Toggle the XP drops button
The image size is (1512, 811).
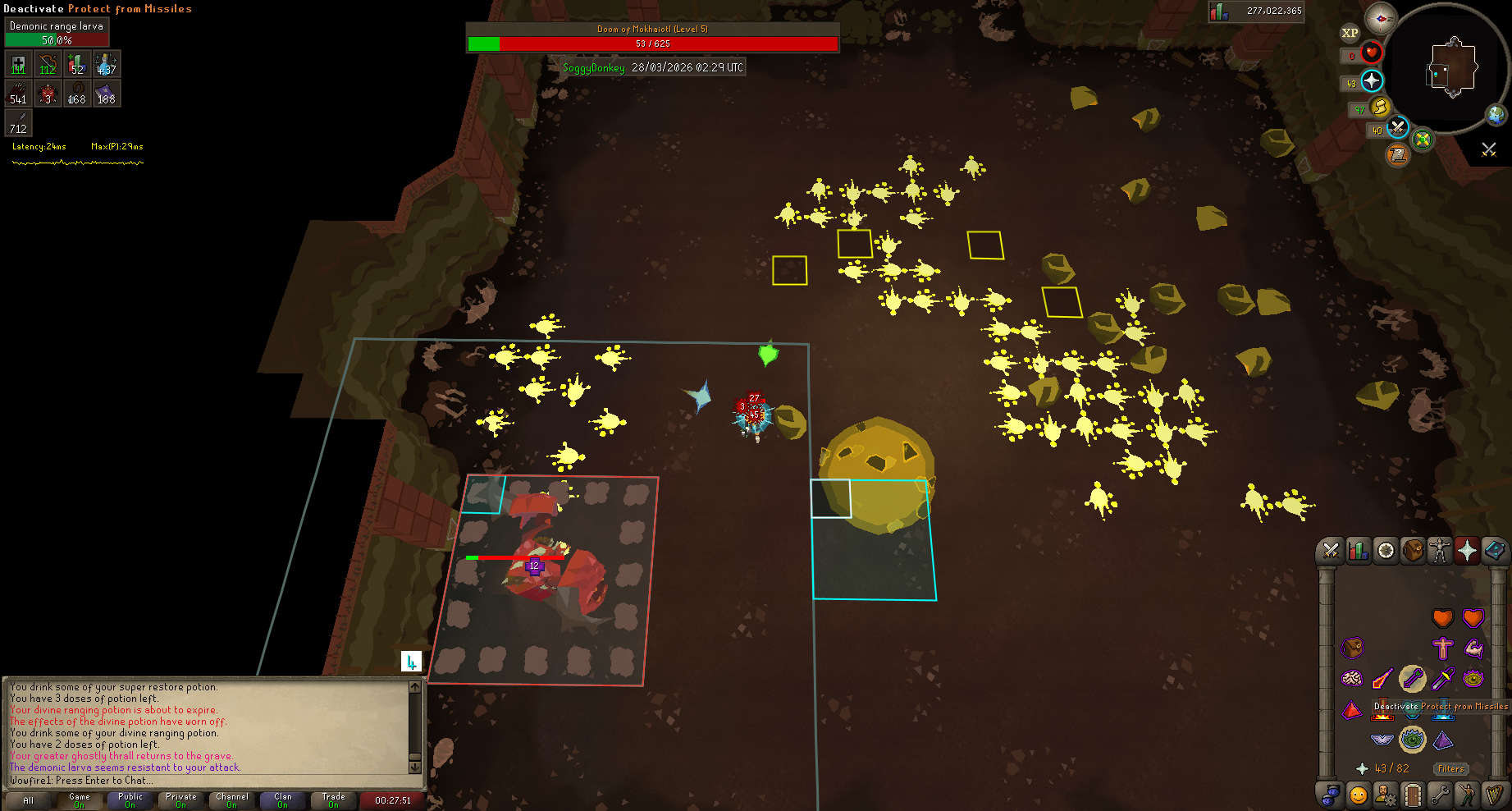click(1350, 33)
